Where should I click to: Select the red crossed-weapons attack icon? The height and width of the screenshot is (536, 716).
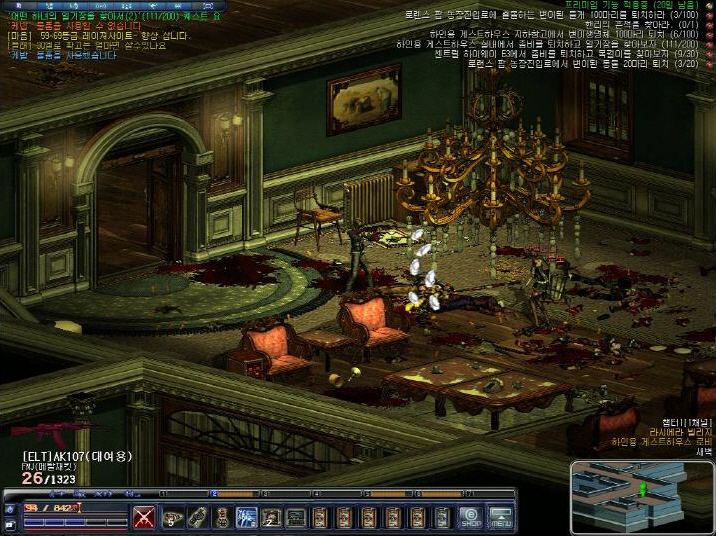[145, 517]
